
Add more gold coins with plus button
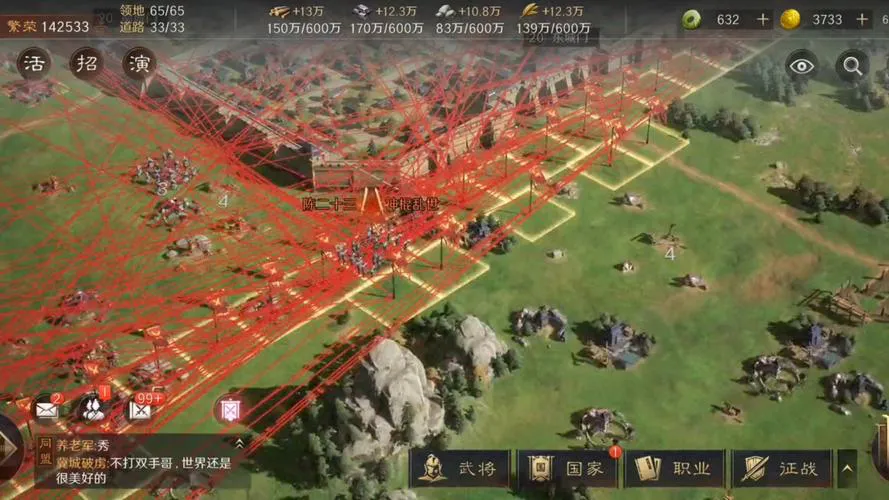[862, 20]
